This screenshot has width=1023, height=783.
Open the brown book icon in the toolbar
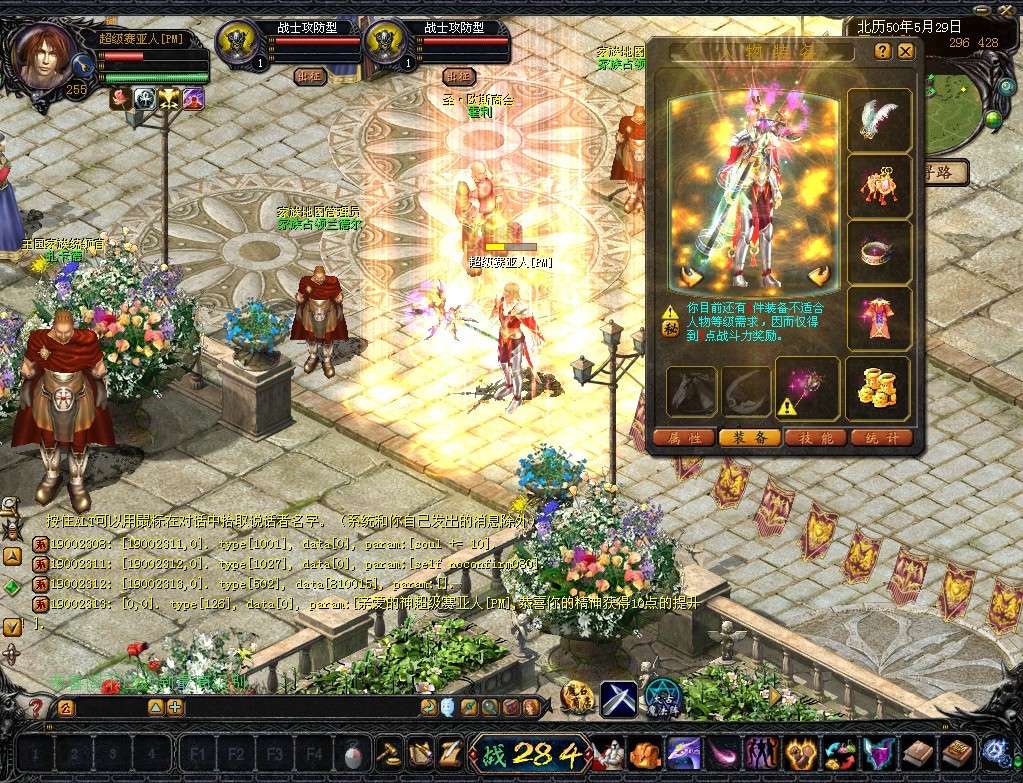click(919, 752)
